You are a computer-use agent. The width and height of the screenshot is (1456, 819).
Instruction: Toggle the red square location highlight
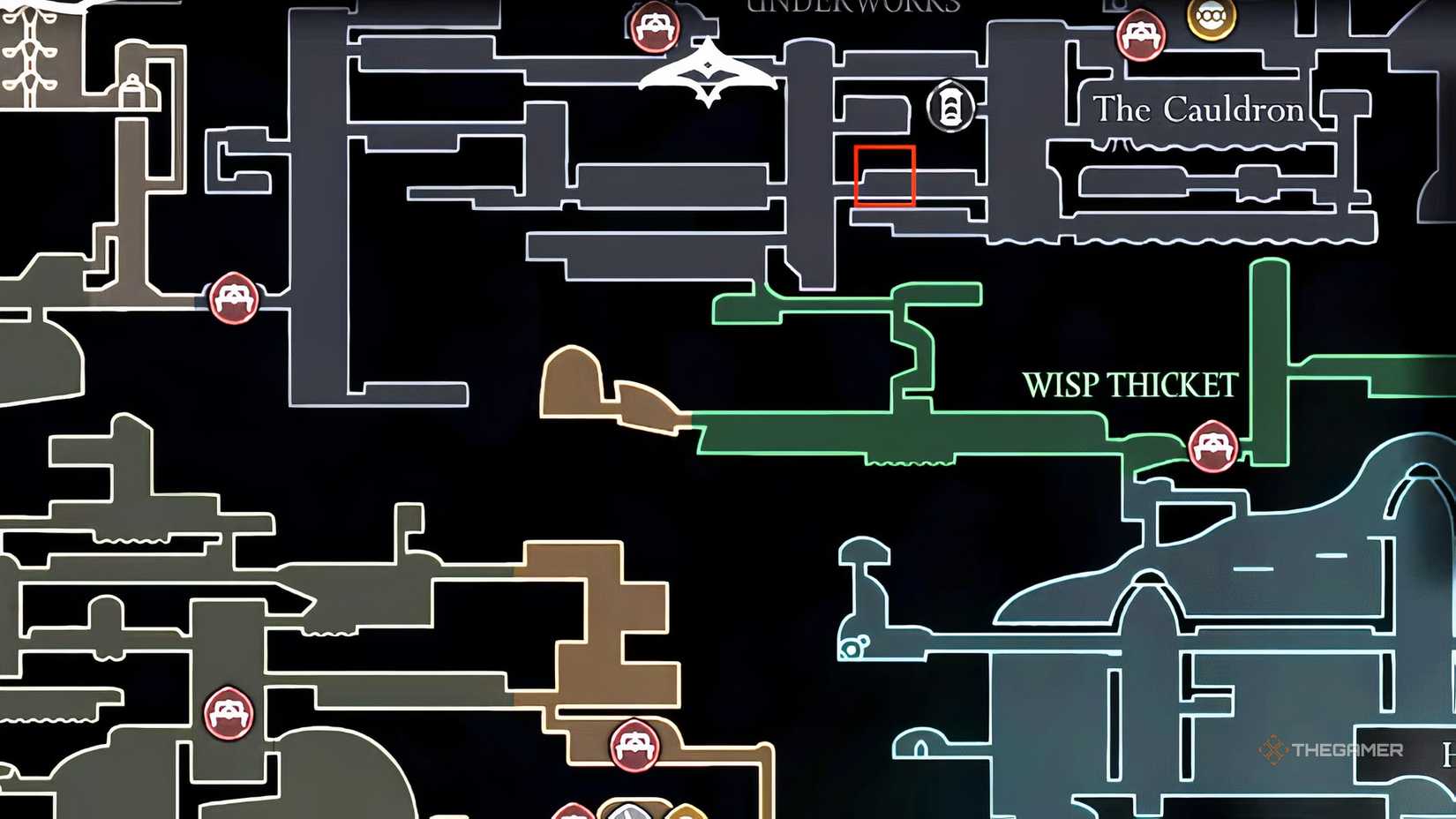pyautogui.click(x=885, y=177)
